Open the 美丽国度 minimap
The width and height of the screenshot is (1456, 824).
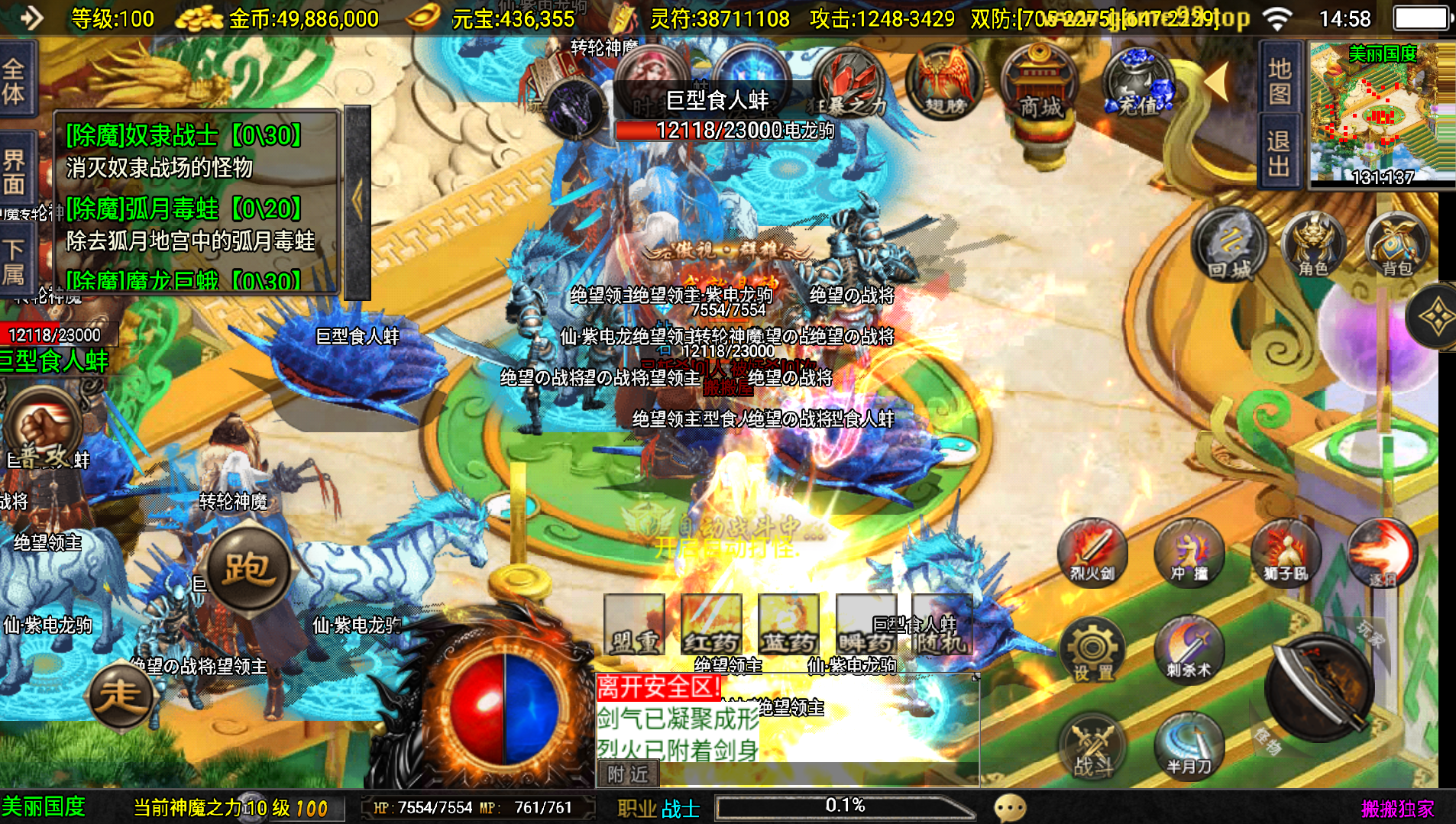1381,115
